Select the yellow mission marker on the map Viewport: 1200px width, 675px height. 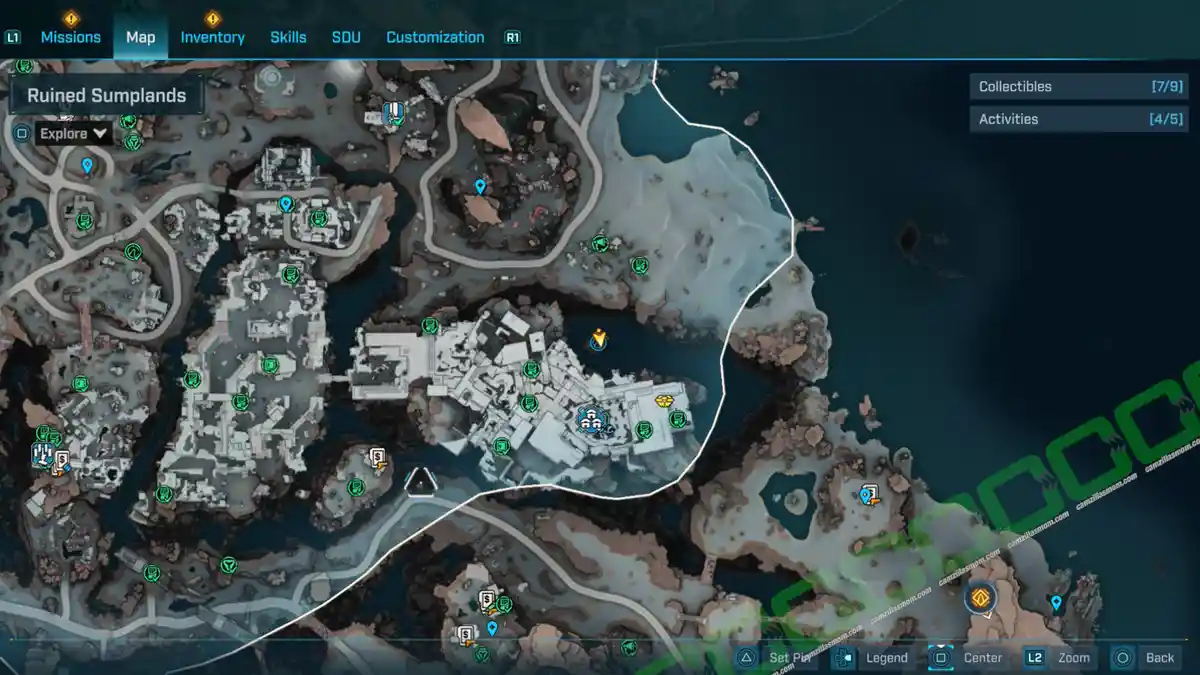coord(598,340)
